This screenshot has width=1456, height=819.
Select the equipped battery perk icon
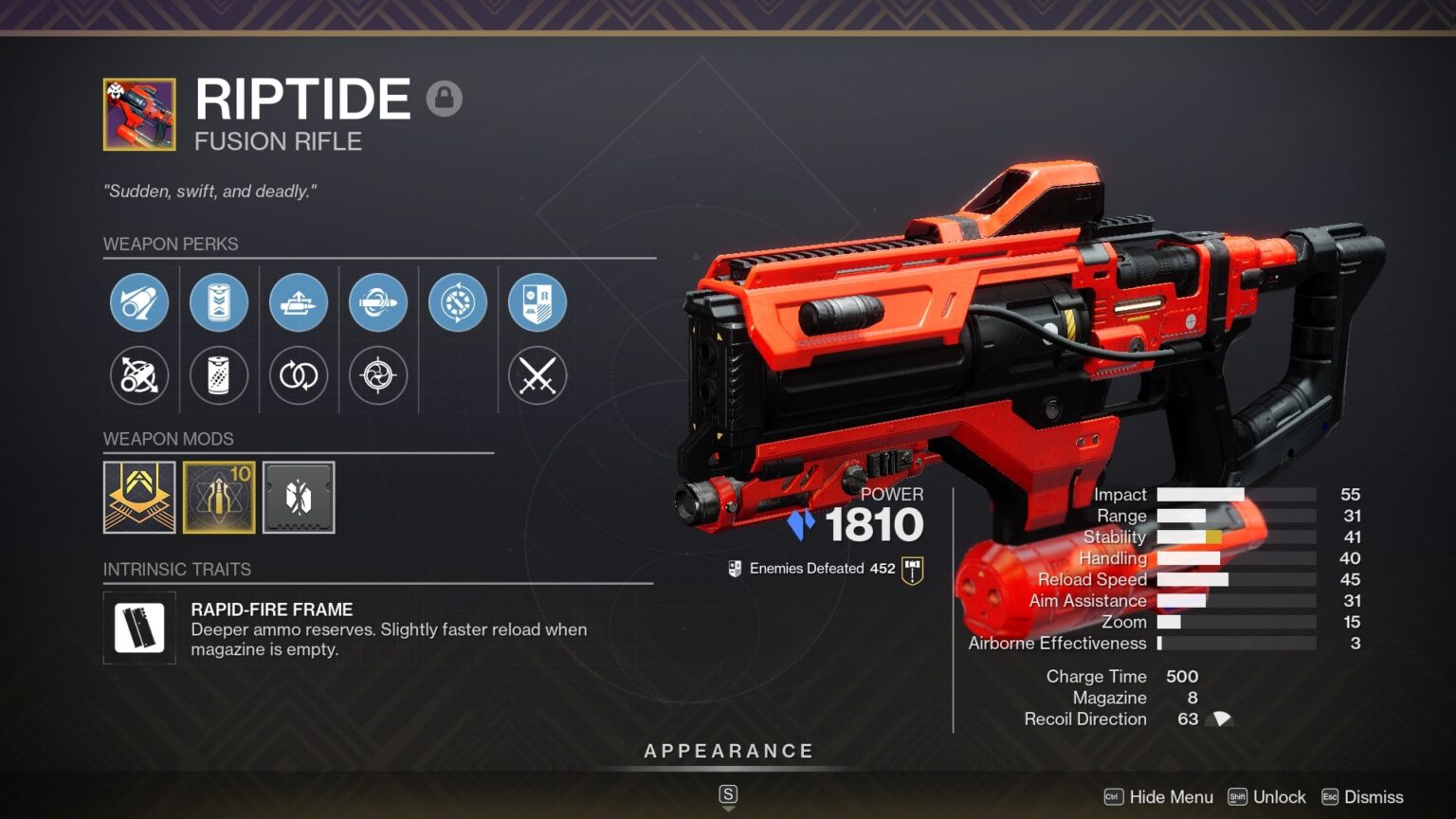[219, 302]
